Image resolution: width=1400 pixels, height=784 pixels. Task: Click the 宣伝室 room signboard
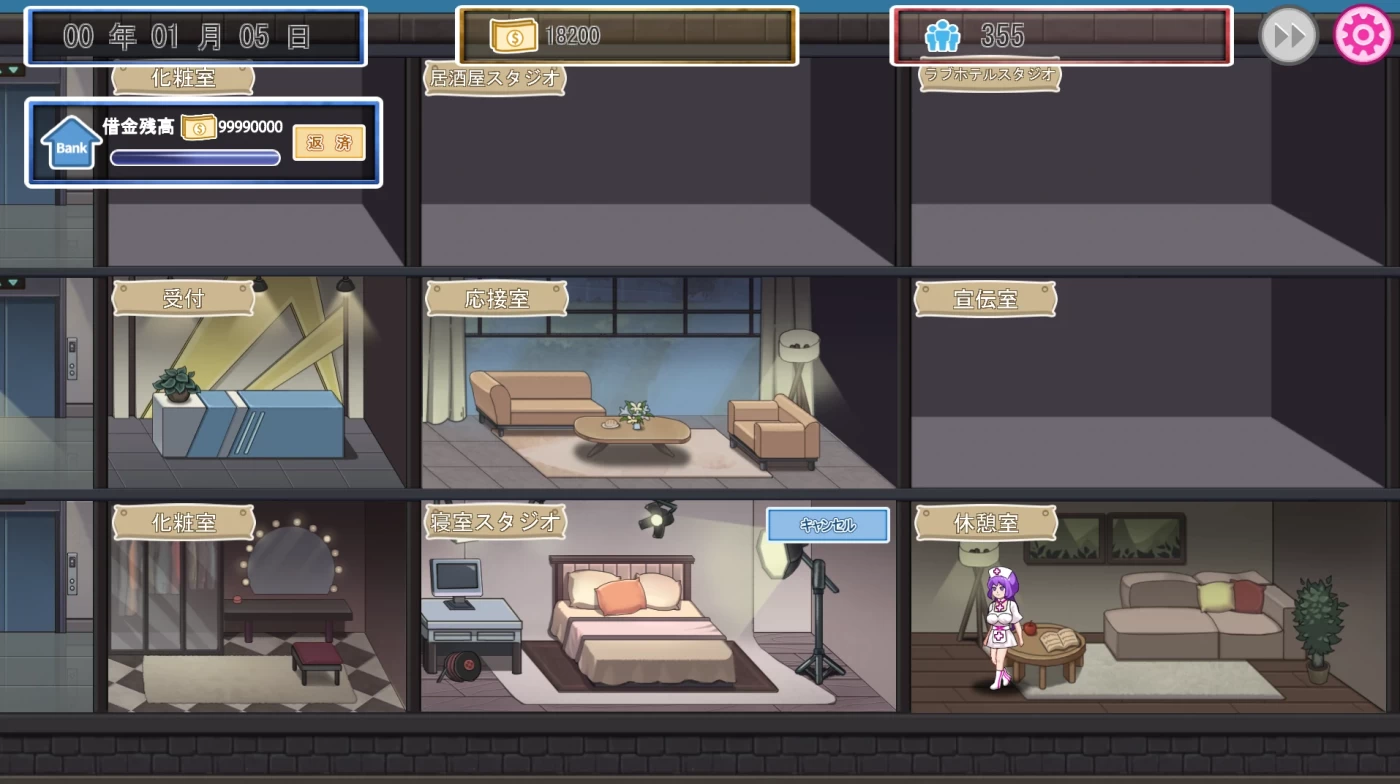(x=985, y=299)
